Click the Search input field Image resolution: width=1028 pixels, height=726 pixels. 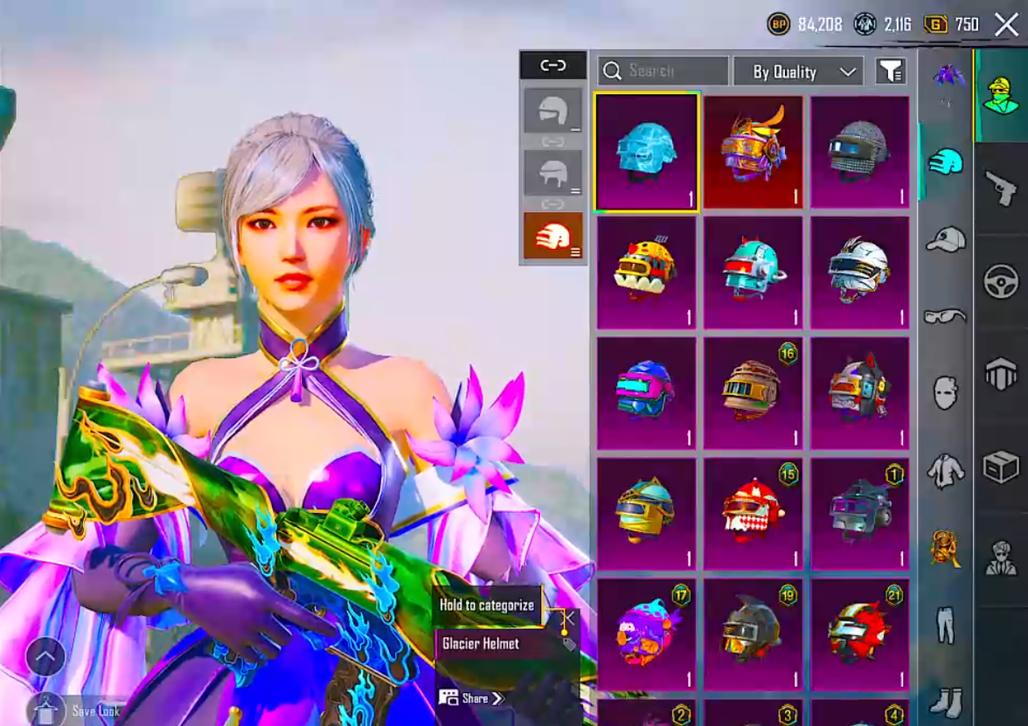(664, 71)
